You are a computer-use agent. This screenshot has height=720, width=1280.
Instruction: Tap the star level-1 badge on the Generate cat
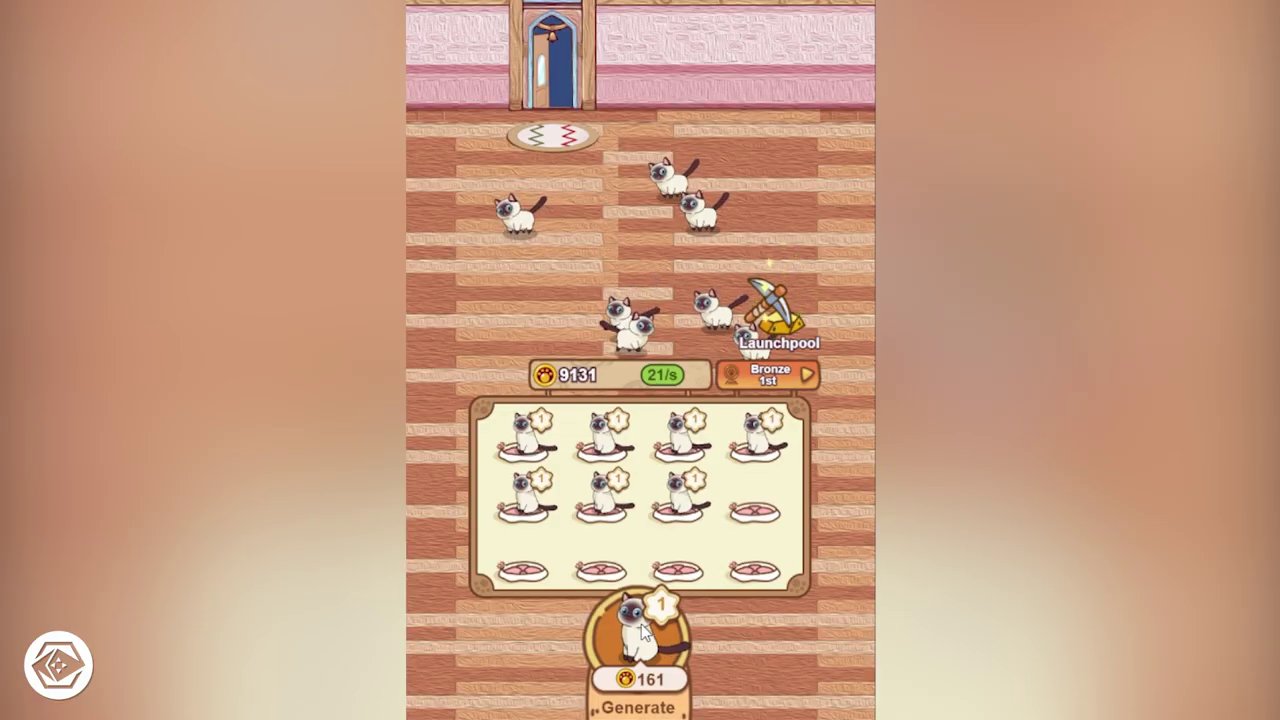(x=661, y=603)
